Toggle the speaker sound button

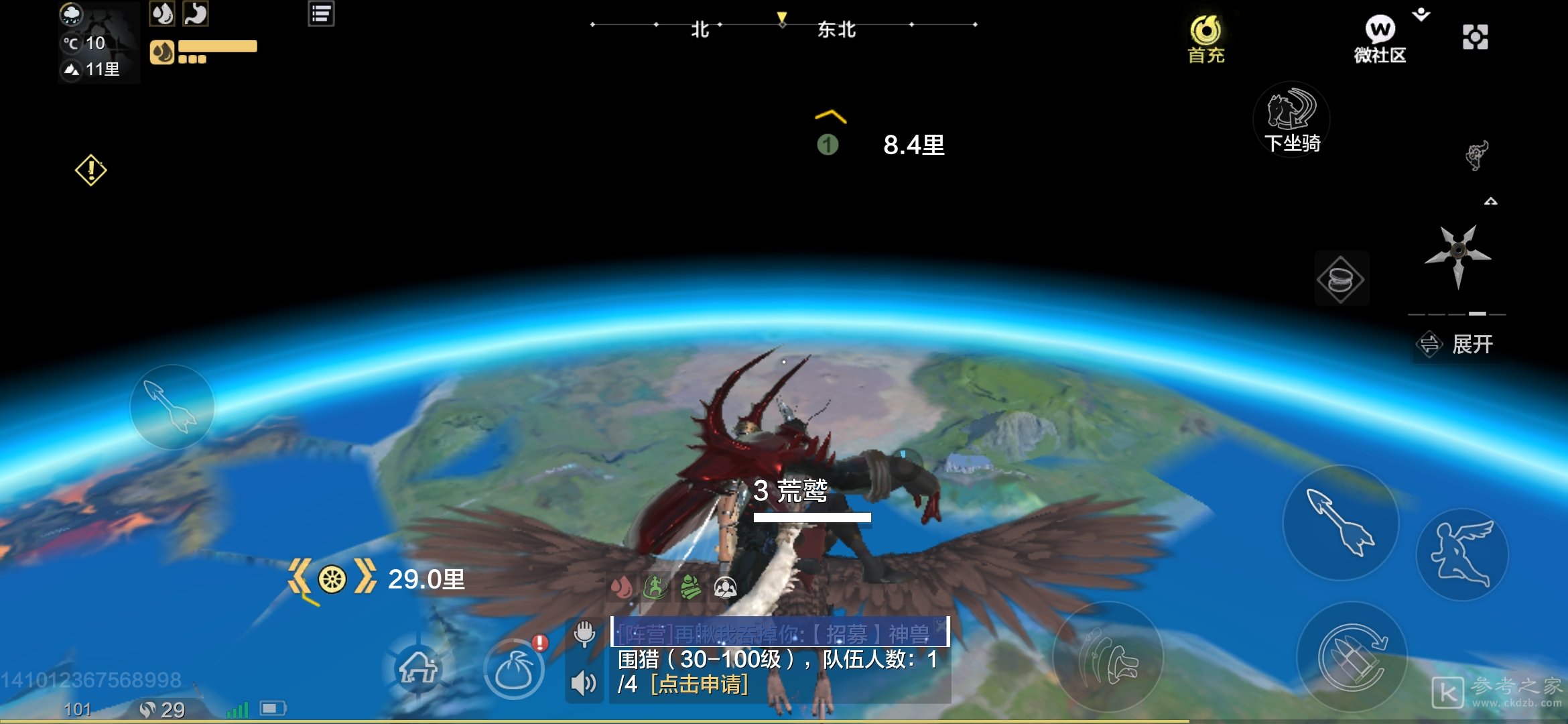[584, 683]
